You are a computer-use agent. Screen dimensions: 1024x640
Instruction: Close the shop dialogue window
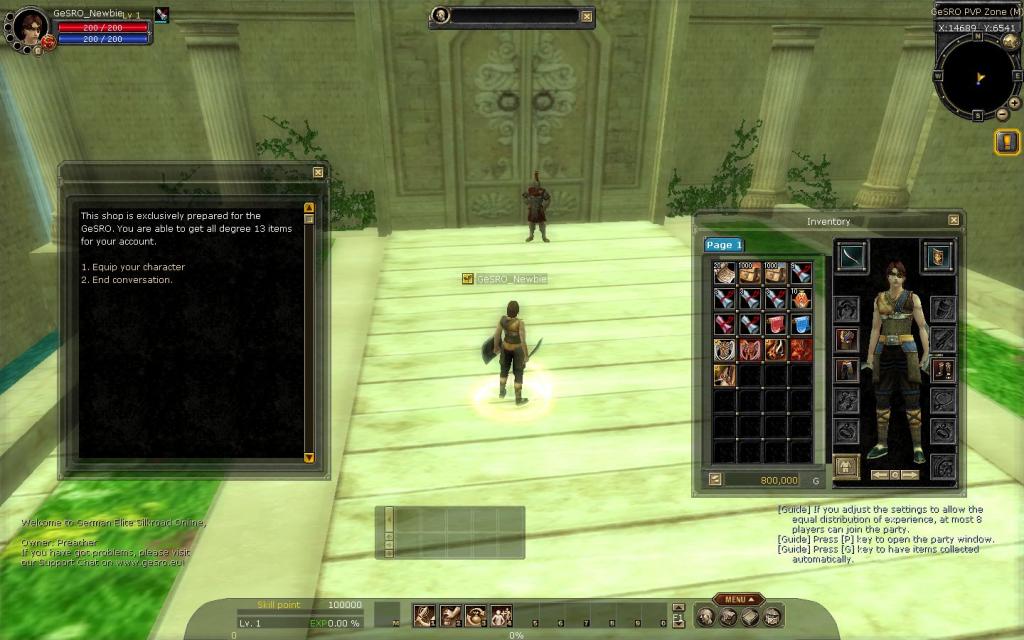(318, 172)
